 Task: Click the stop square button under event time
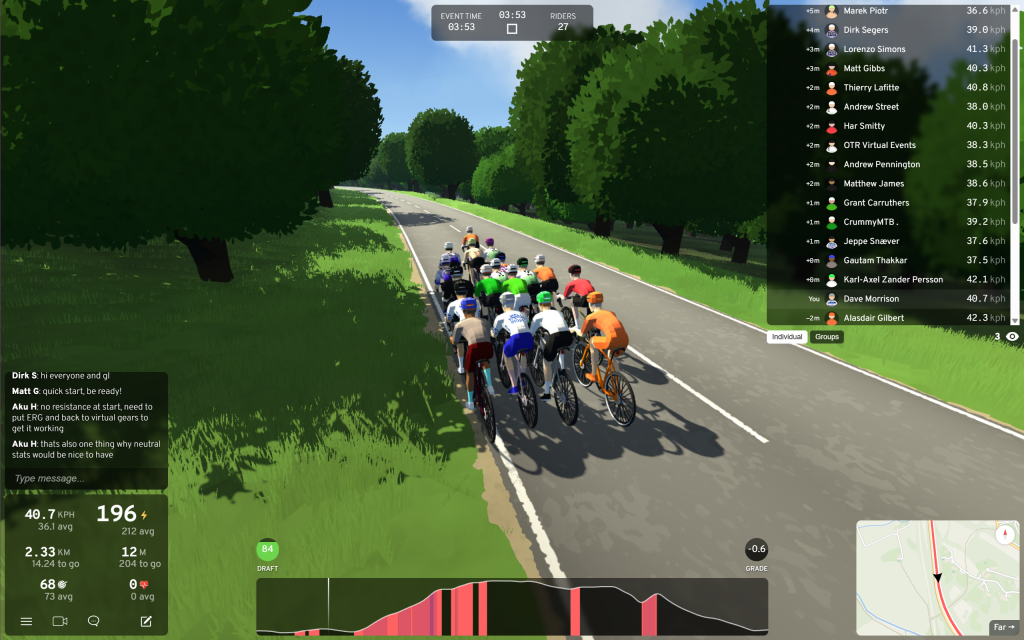512,29
